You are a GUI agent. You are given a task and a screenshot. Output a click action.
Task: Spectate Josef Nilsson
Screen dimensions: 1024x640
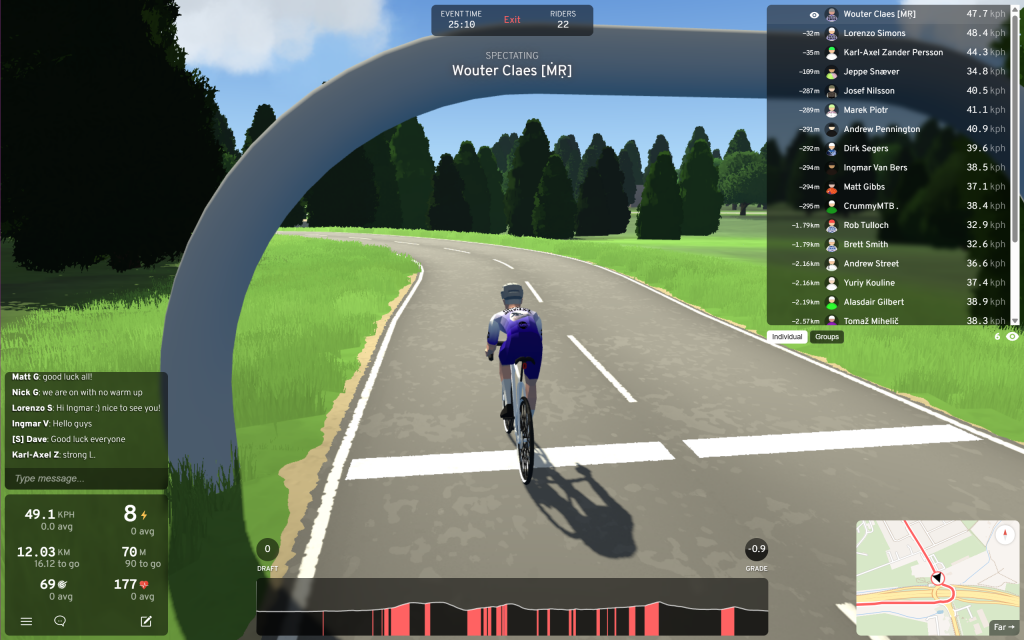(x=869, y=91)
